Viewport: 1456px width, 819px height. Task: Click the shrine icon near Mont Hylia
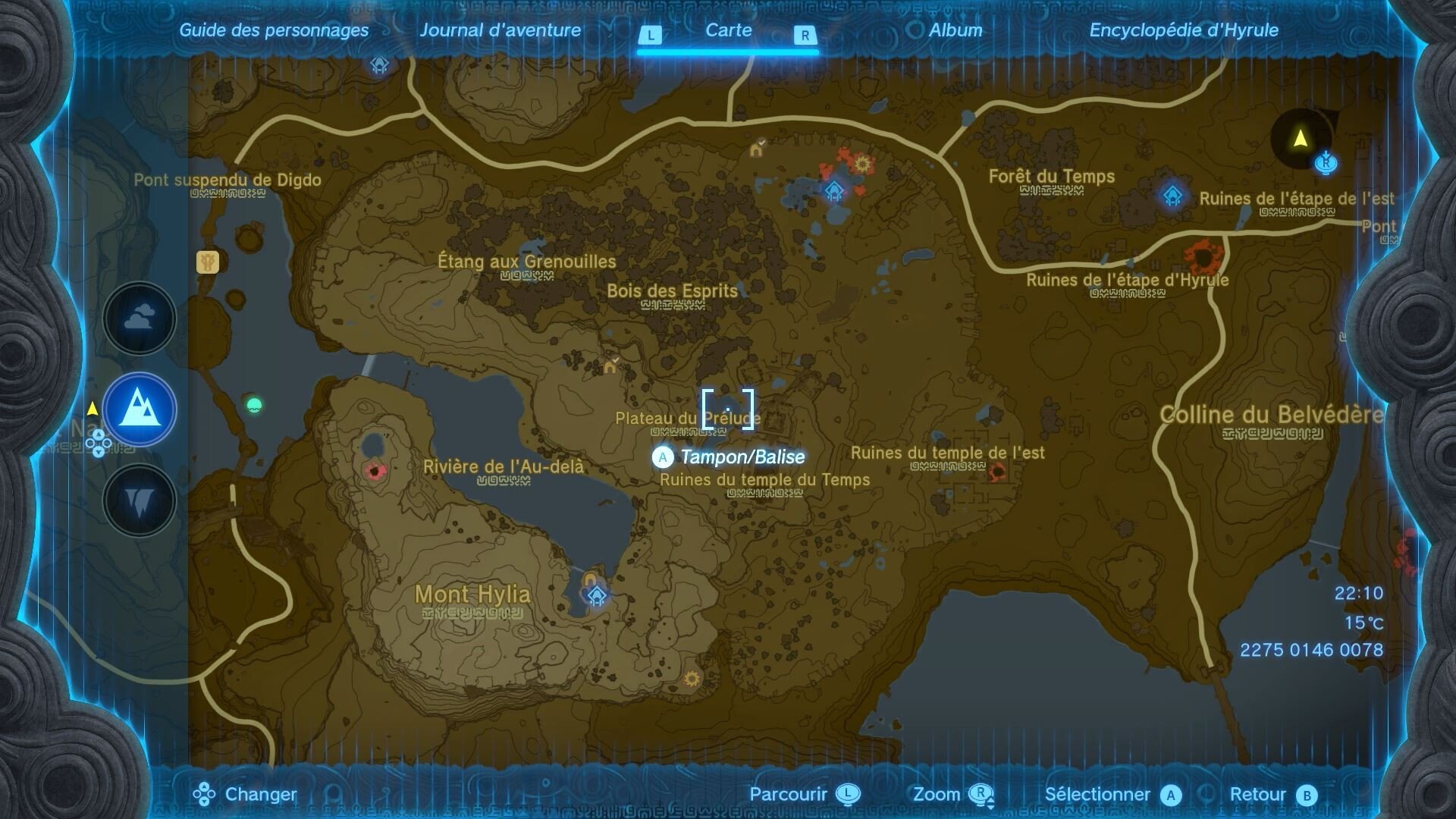595,597
